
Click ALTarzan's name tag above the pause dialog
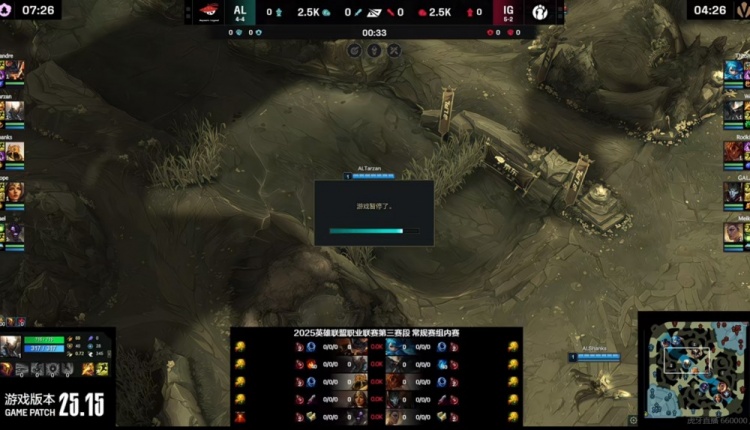pyautogui.click(x=370, y=169)
